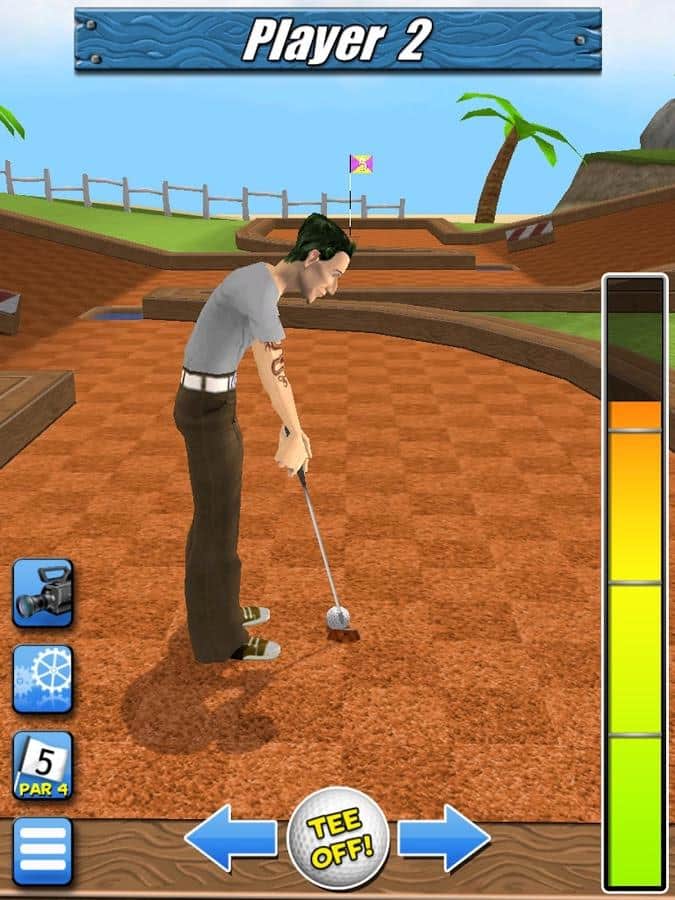Aim right with the blue right arrow
The image size is (675, 900).
pyautogui.click(x=444, y=838)
